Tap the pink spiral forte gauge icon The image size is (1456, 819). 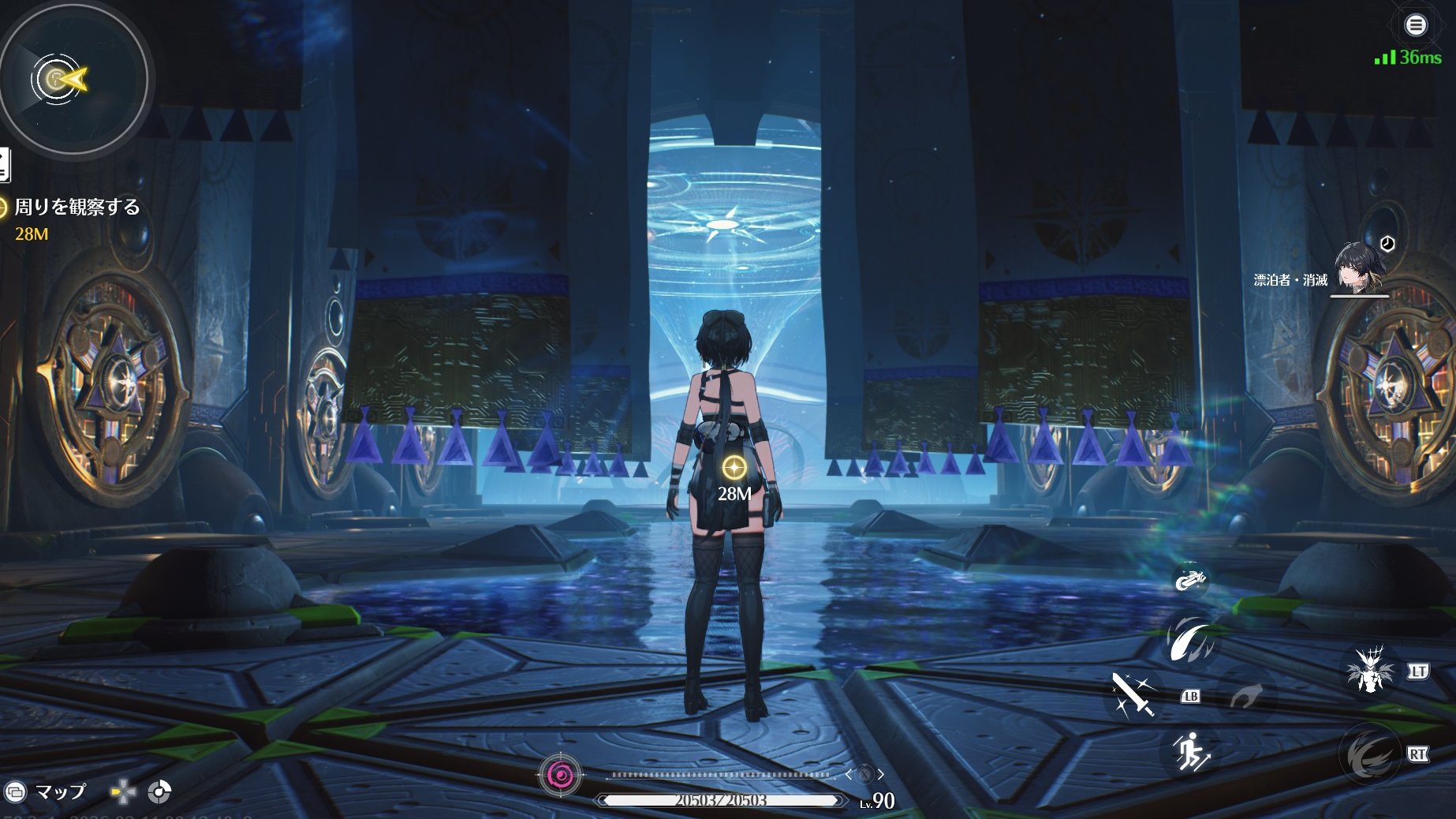560,776
